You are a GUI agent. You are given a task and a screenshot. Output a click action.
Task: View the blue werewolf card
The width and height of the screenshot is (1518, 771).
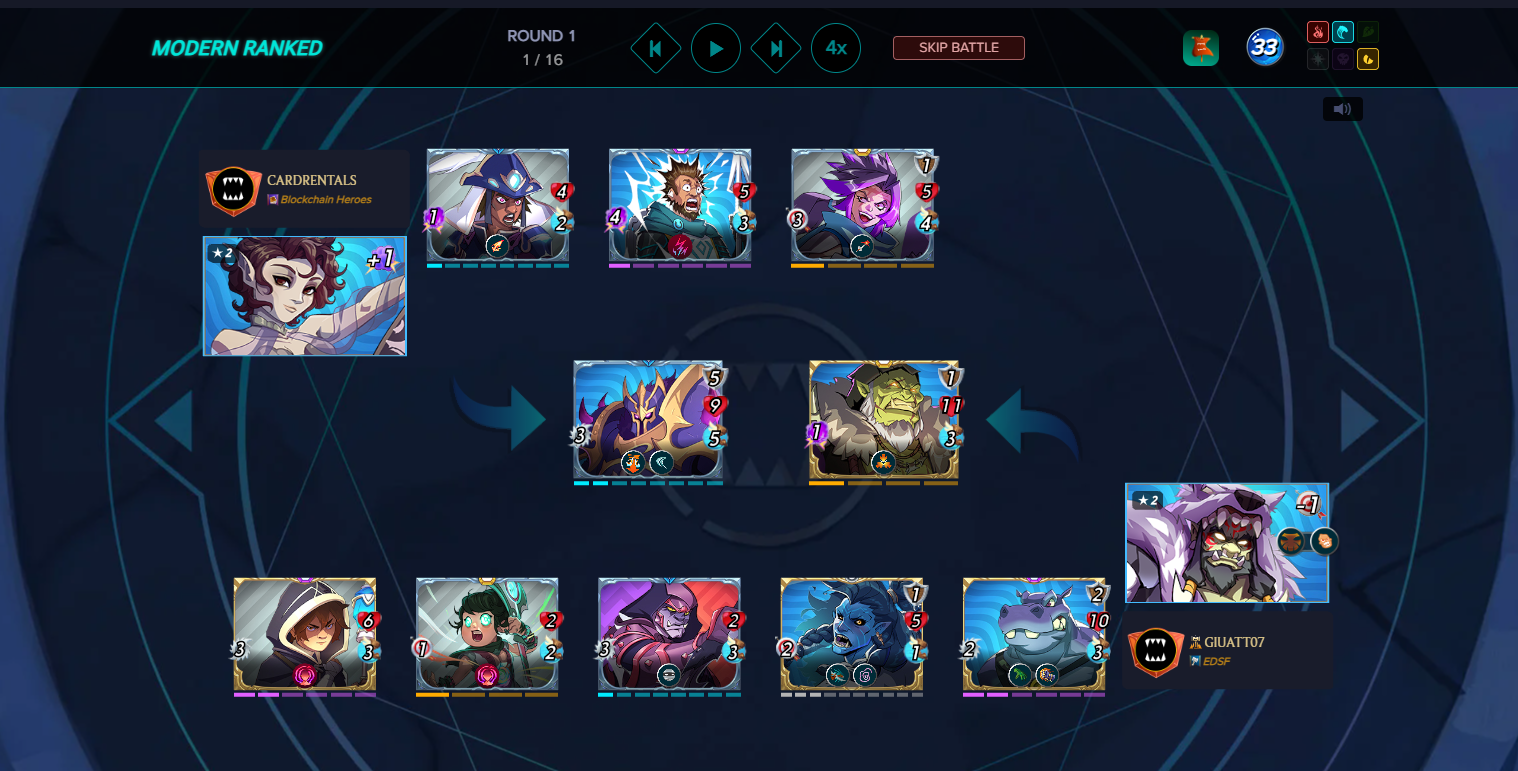tap(852, 634)
